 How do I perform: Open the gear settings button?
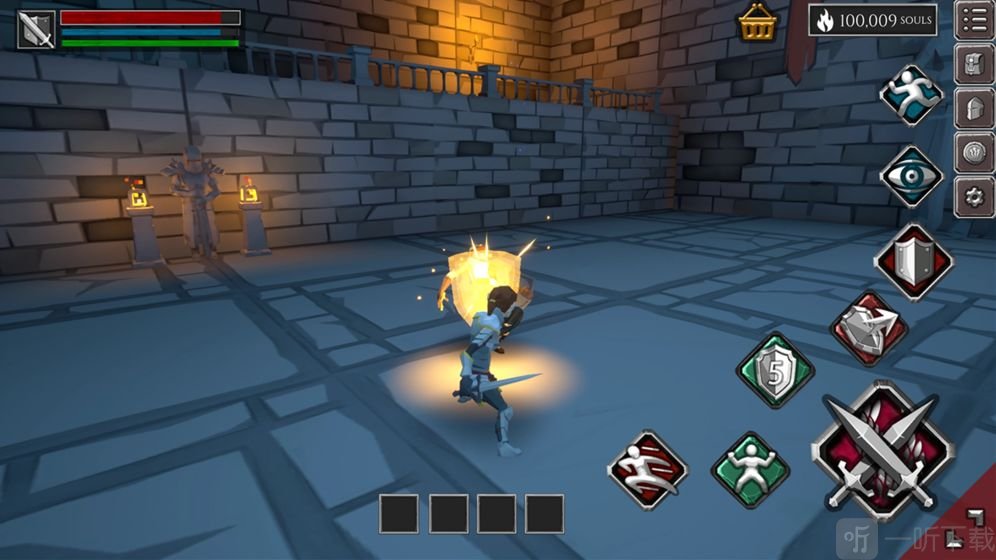tap(974, 197)
